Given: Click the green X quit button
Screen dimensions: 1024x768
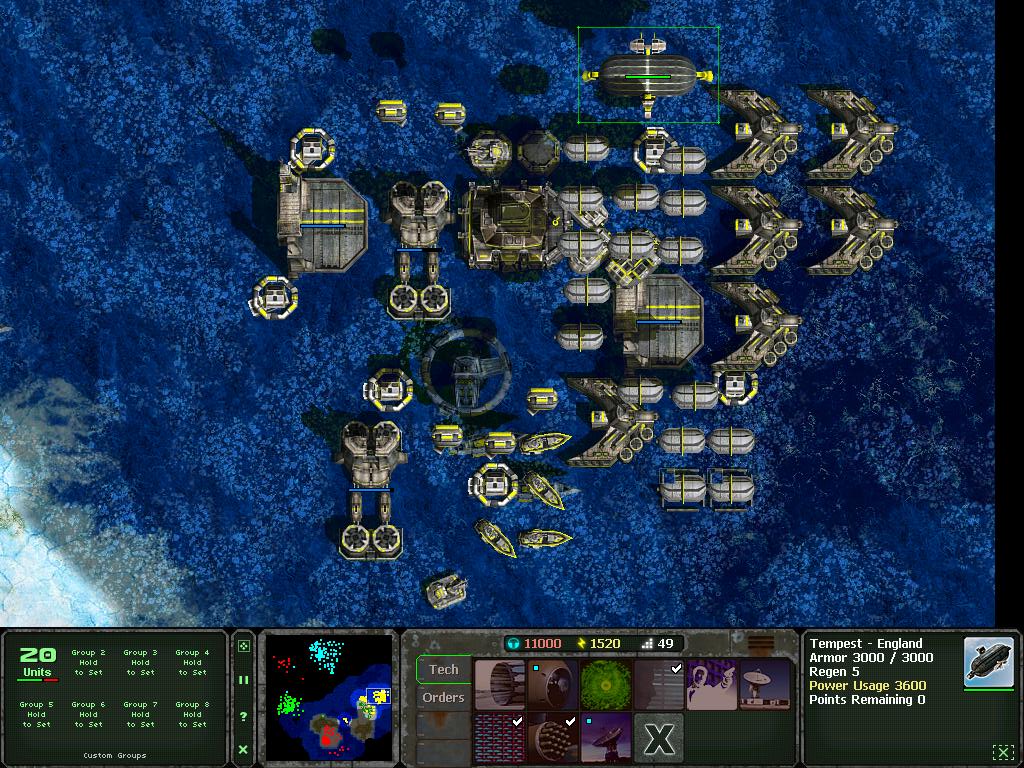Looking at the screenshot, I should pyautogui.click(x=243, y=749).
